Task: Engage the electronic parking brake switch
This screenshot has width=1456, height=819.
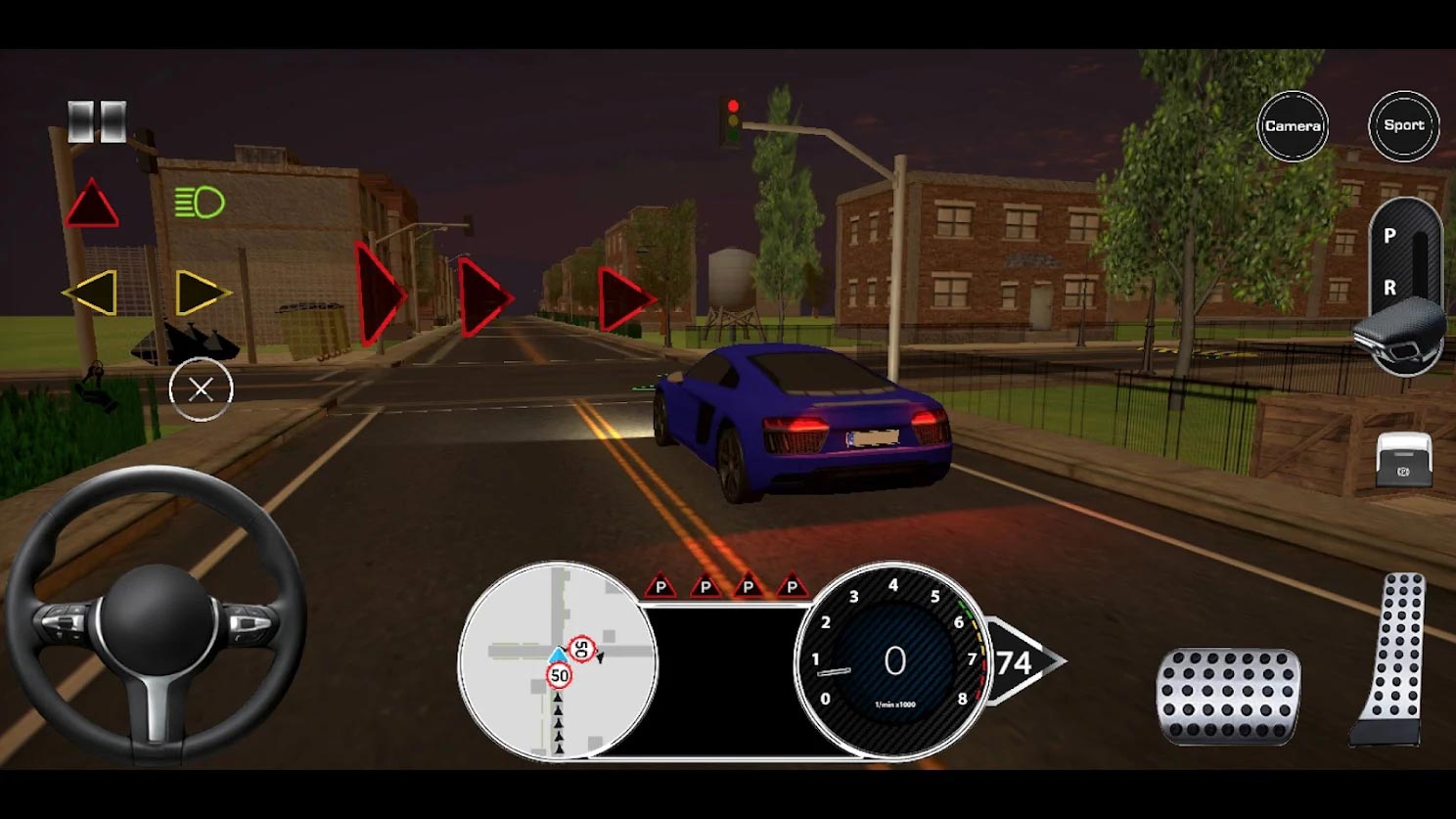Action: pos(1404,460)
